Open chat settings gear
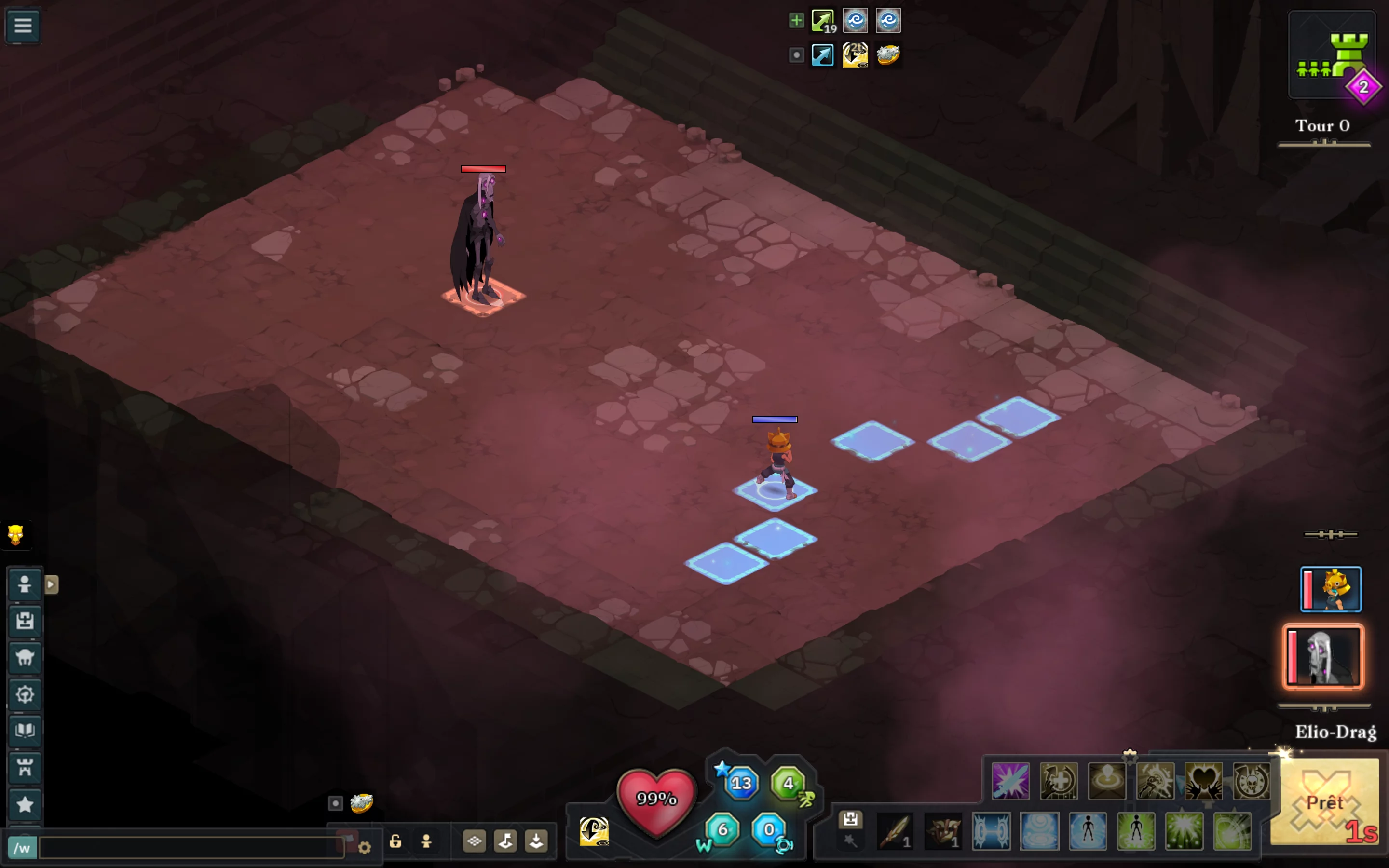The width and height of the screenshot is (1389, 868). pos(365,847)
